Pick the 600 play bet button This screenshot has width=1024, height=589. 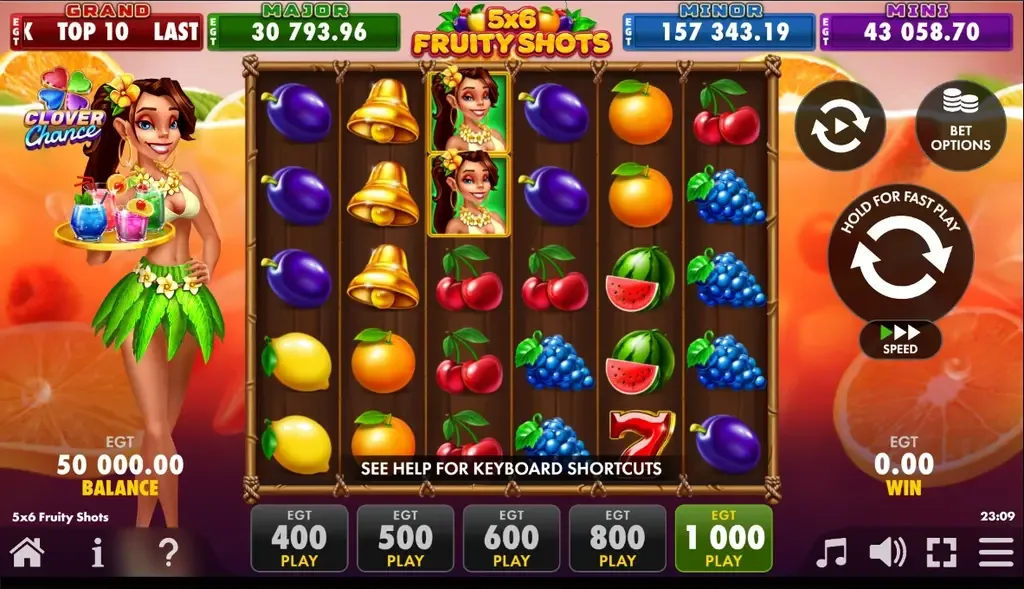coord(511,538)
